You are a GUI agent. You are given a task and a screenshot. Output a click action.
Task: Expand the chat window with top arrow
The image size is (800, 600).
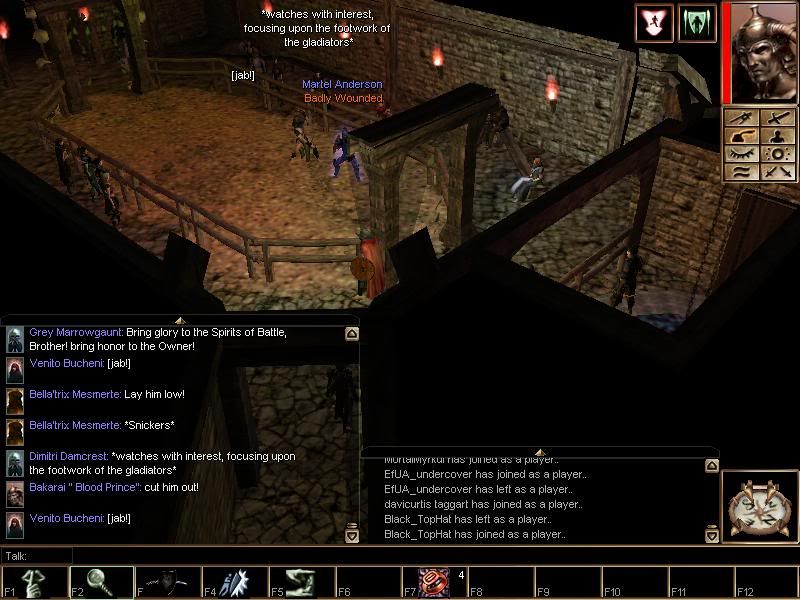pyautogui.click(x=180, y=320)
